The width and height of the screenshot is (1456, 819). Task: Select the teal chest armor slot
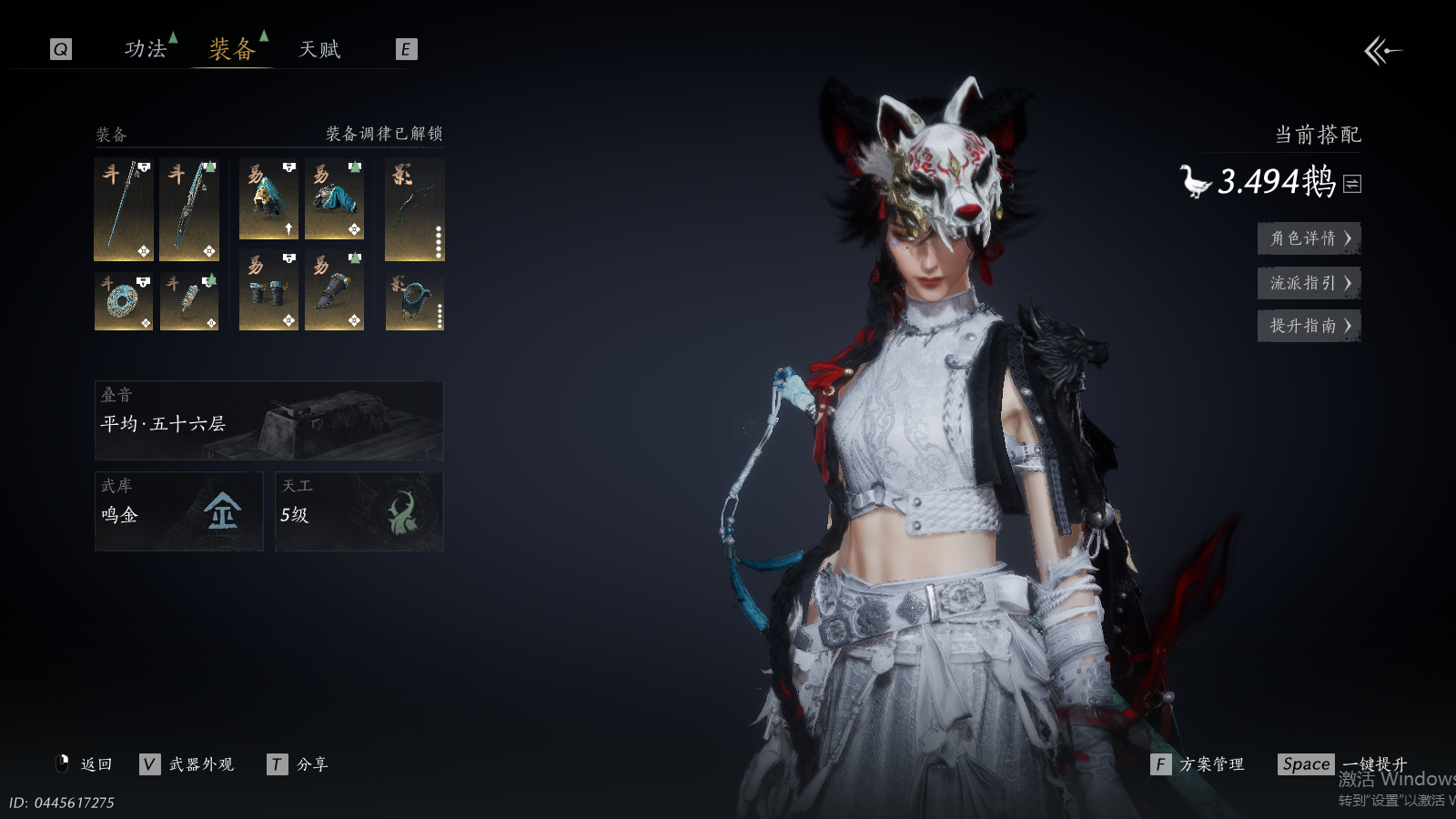pyautogui.click(x=334, y=199)
